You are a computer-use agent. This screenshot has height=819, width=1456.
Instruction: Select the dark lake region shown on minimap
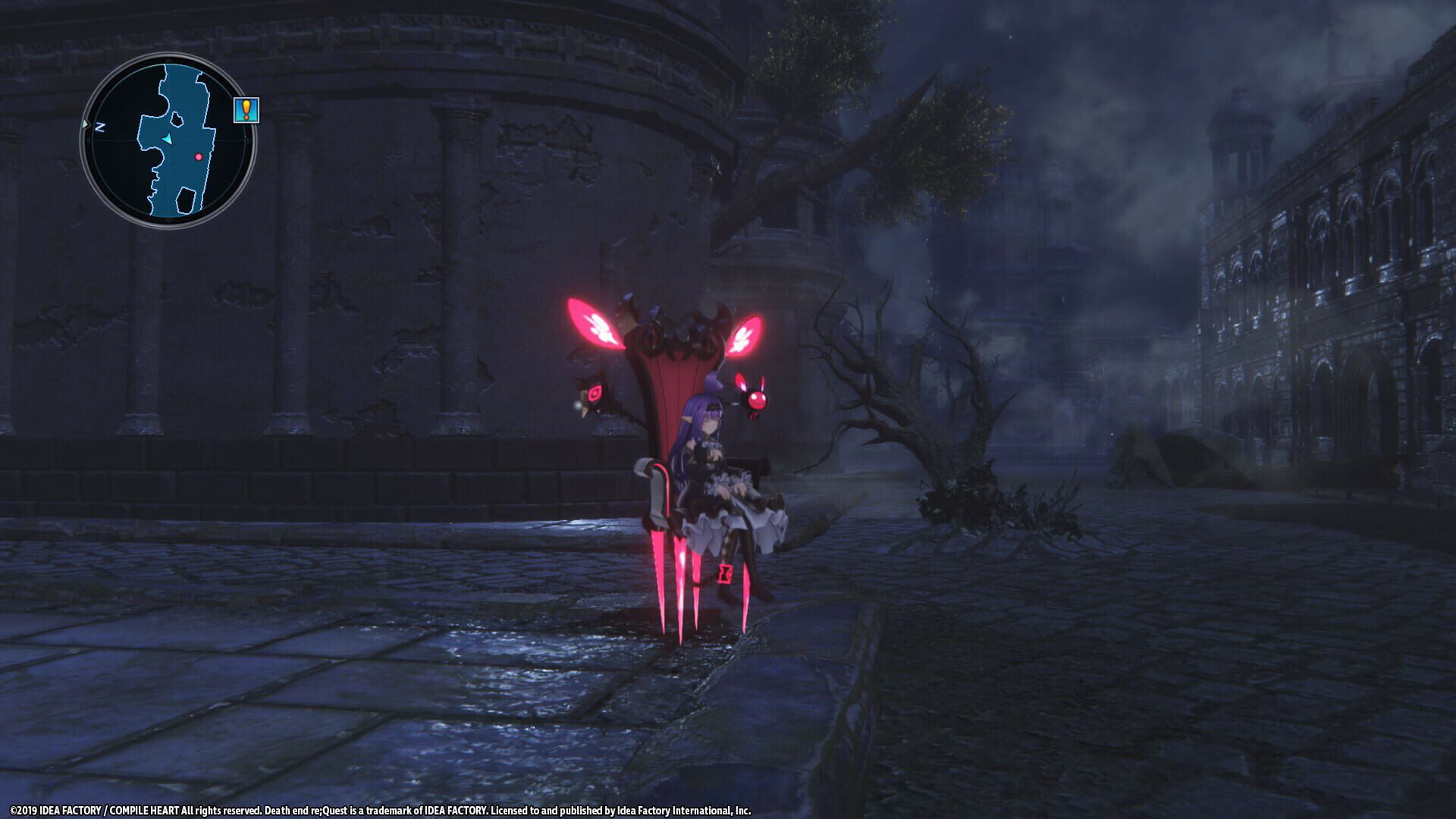pos(184,199)
